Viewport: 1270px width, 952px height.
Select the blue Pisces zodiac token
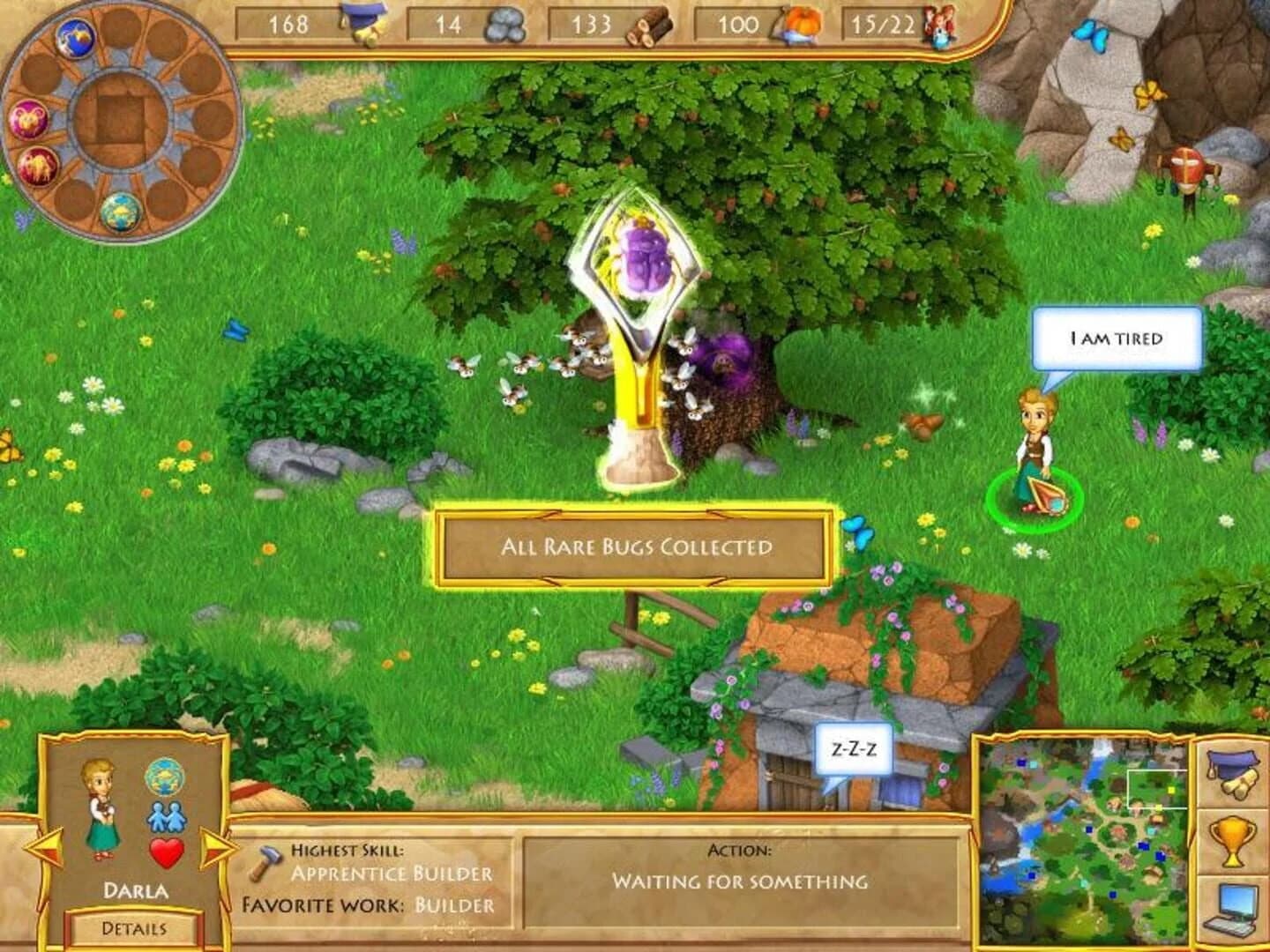[x=75, y=39]
